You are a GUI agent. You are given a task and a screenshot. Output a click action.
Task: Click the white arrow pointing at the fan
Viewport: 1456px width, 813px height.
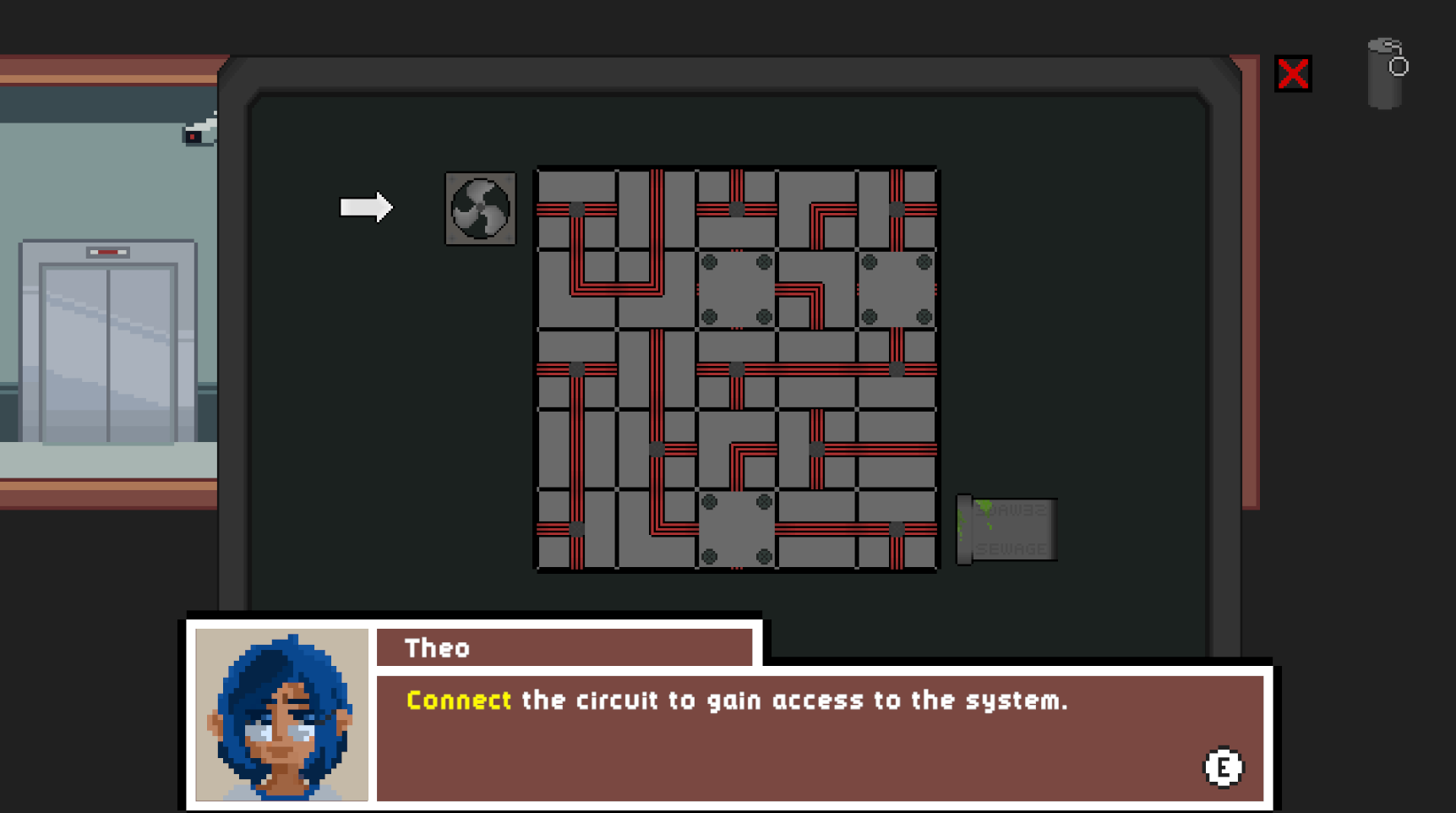(x=365, y=205)
